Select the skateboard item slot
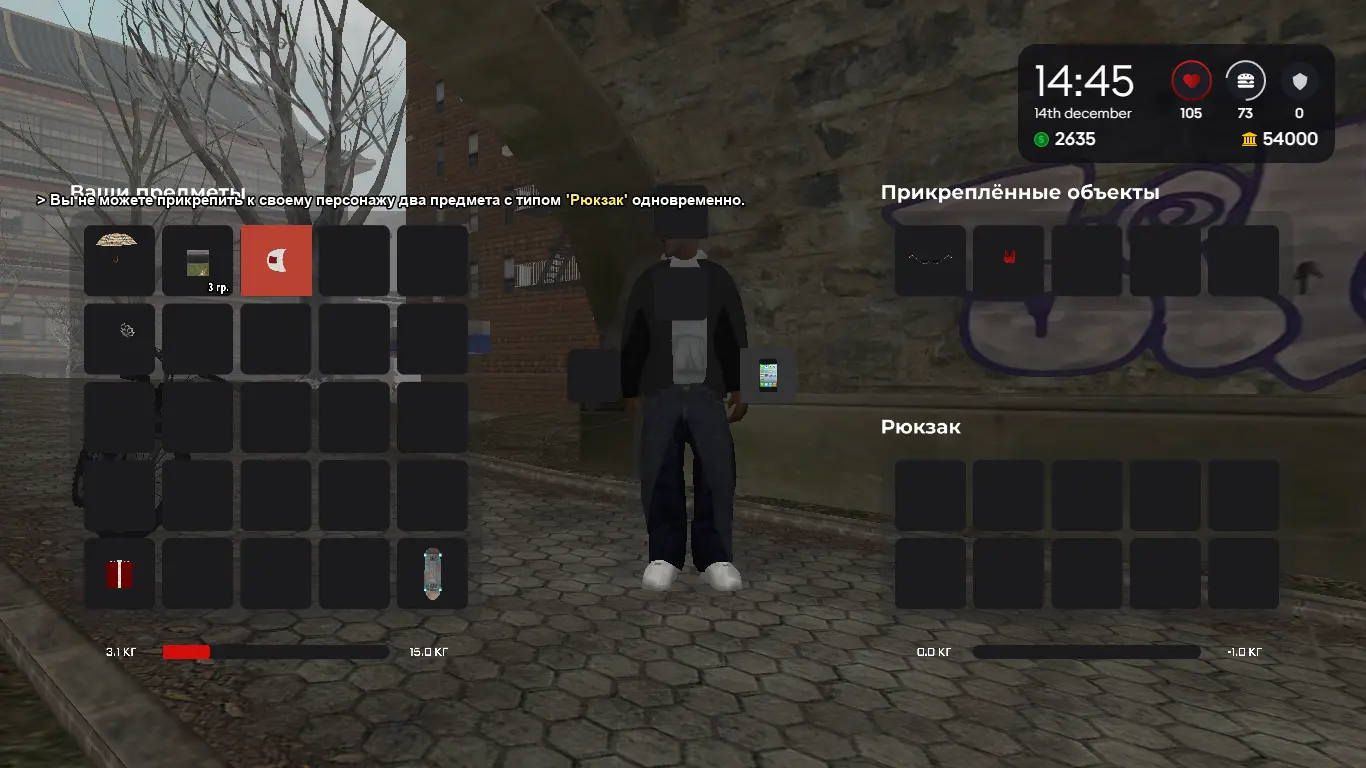The height and width of the screenshot is (768, 1366). (x=432, y=574)
